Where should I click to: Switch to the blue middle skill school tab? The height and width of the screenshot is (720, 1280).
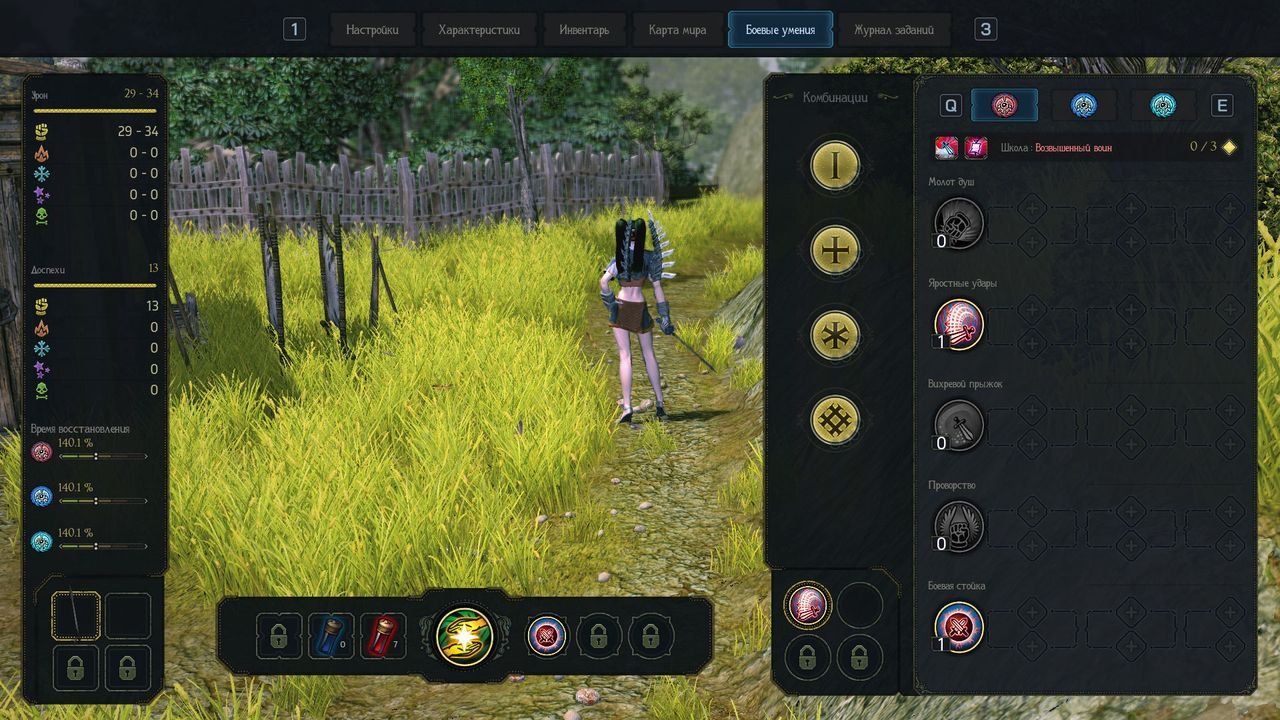click(1084, 105)
